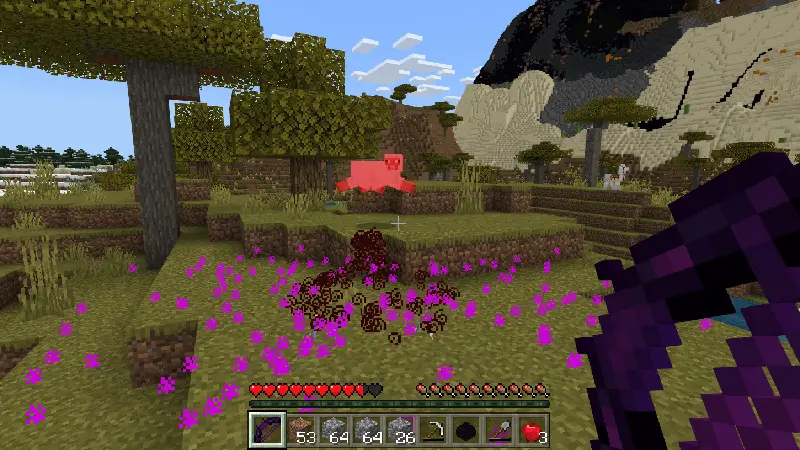Select the red apple stack

(x=532, y=430)
